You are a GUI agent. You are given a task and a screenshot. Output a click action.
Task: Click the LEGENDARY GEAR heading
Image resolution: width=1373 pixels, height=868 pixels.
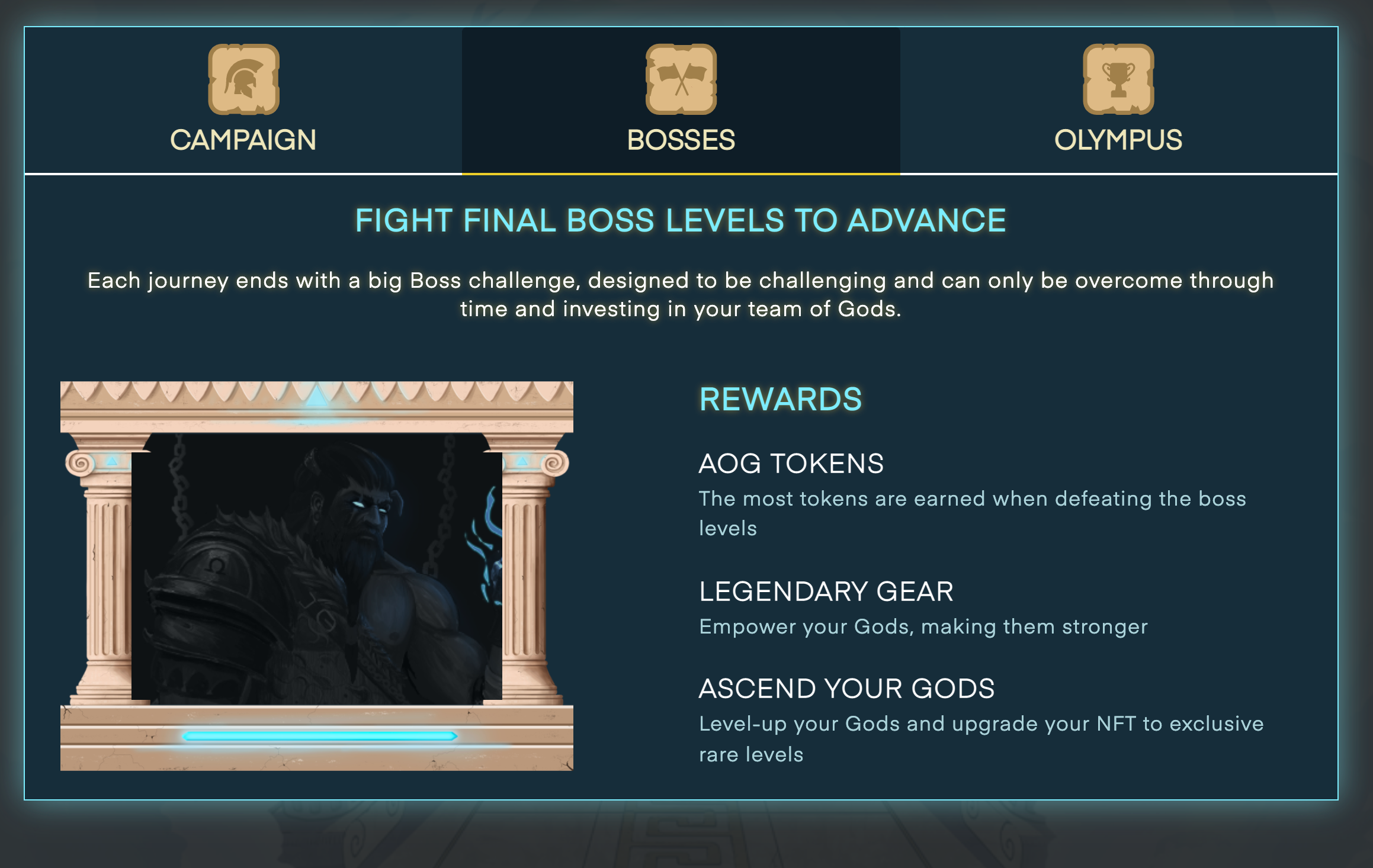click(826, 591)
